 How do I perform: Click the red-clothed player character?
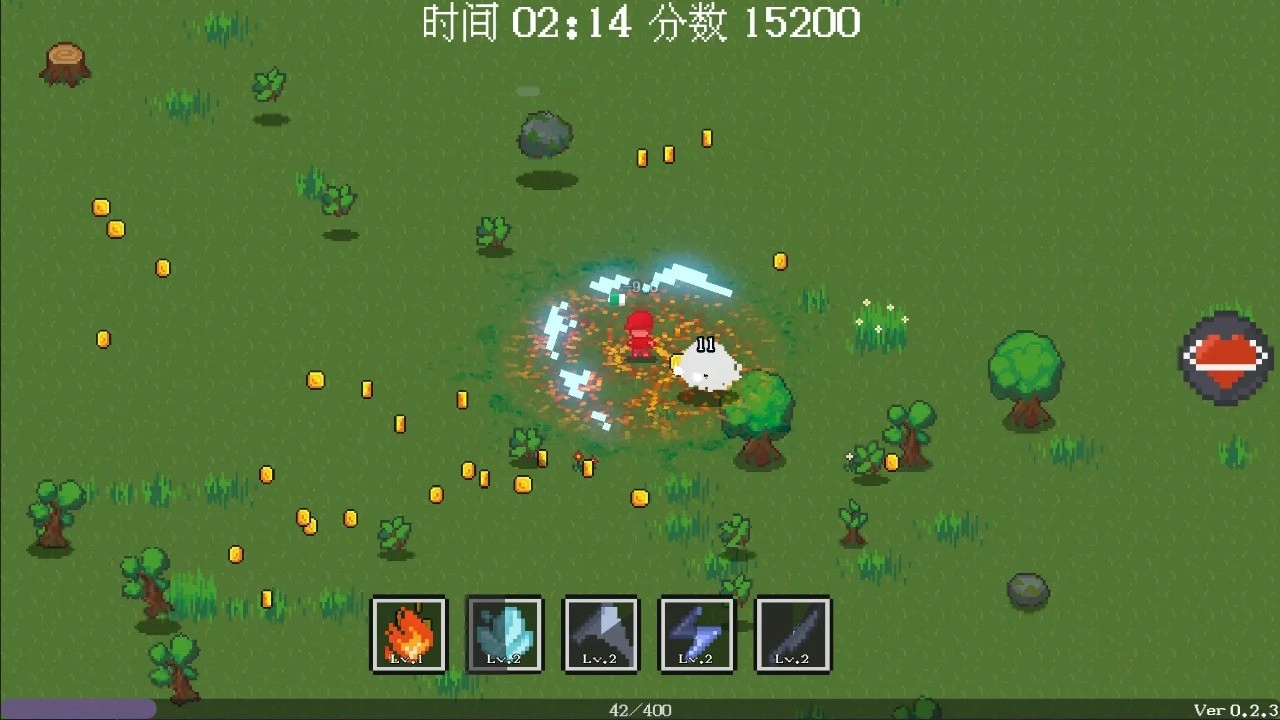pos(638,333)
